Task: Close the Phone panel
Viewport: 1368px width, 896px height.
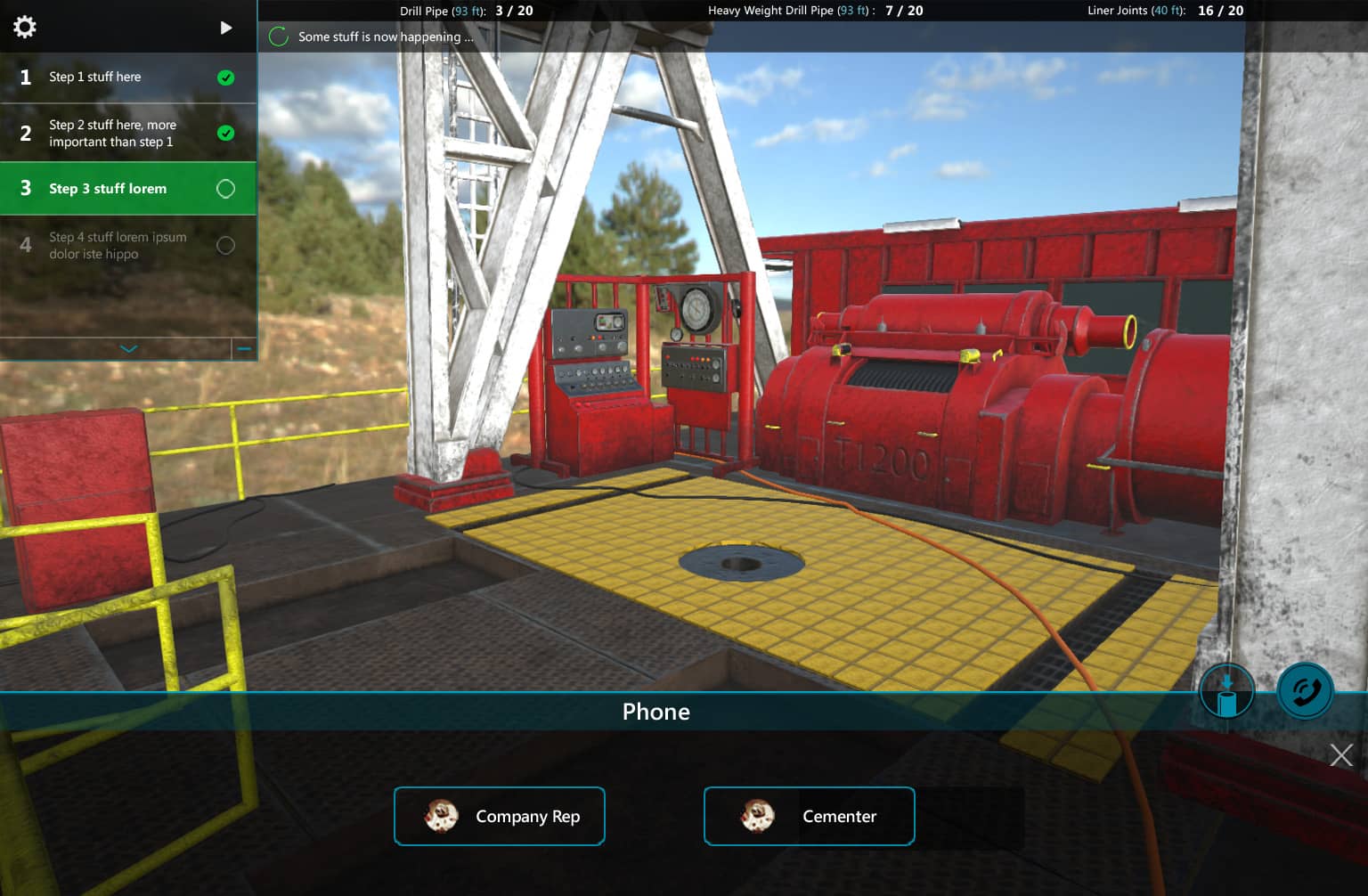Action: tap(1341, 755)
